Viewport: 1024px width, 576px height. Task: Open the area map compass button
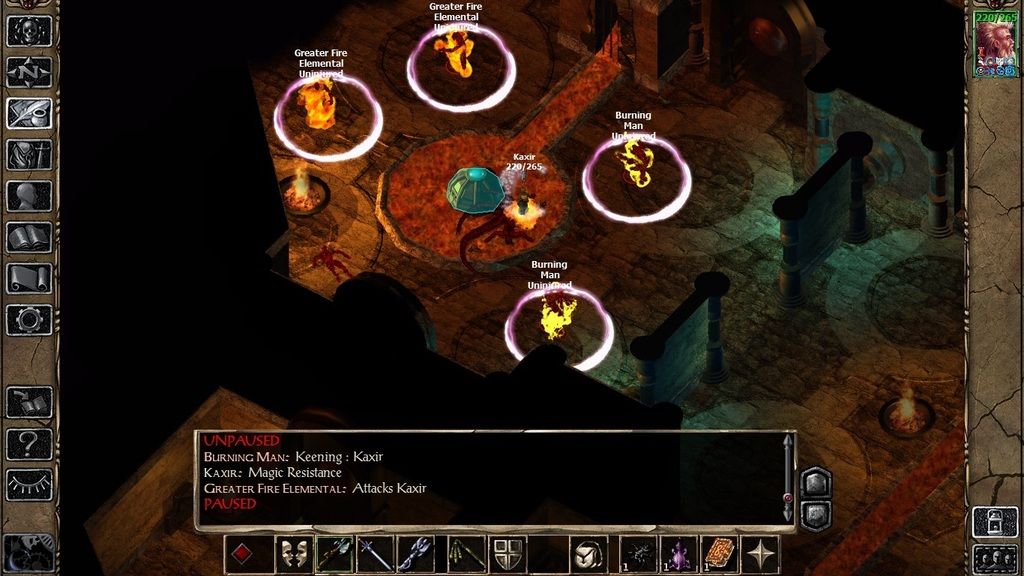tap(29, 72)
